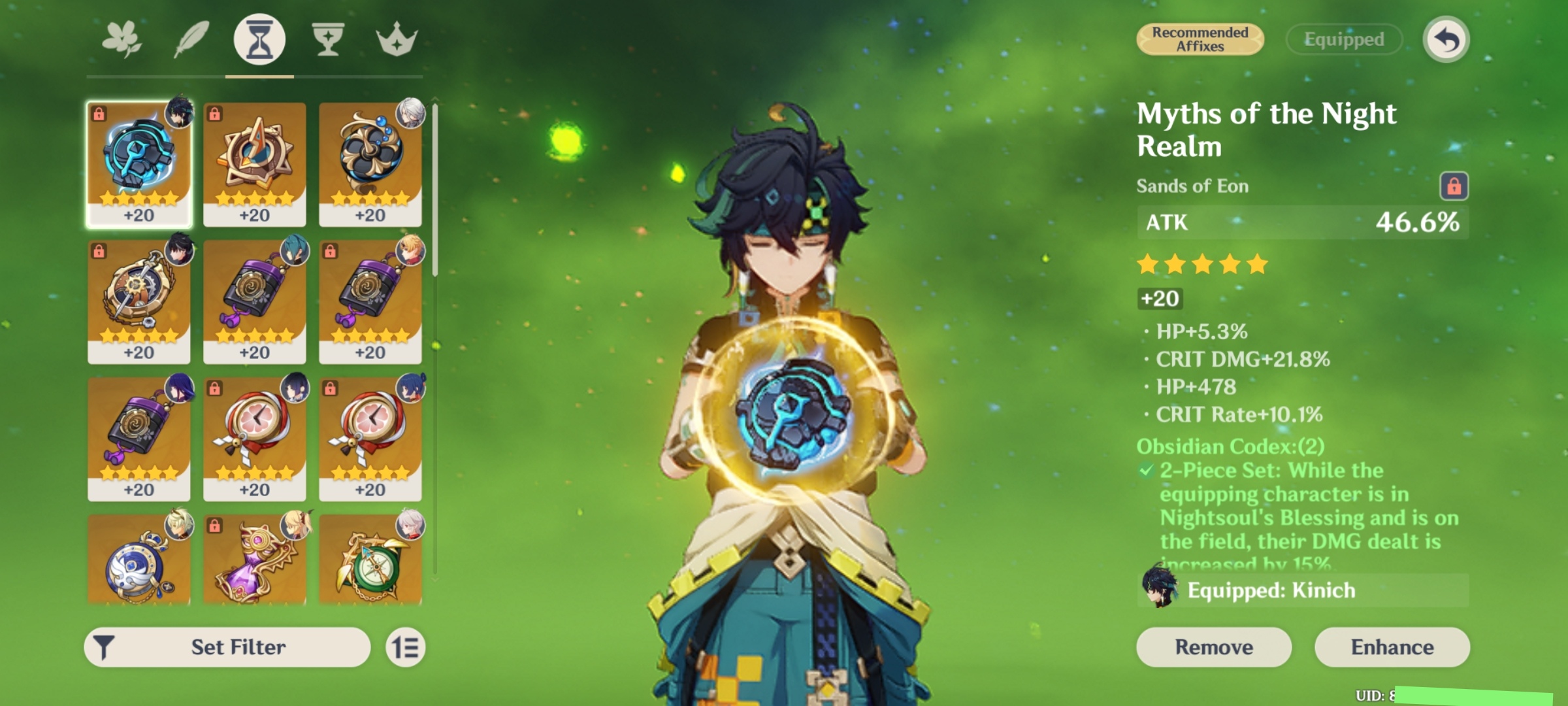Select the Goblet of Eonothem icon
Viewport: 1568px width, 706px height.
coord(328,39)
